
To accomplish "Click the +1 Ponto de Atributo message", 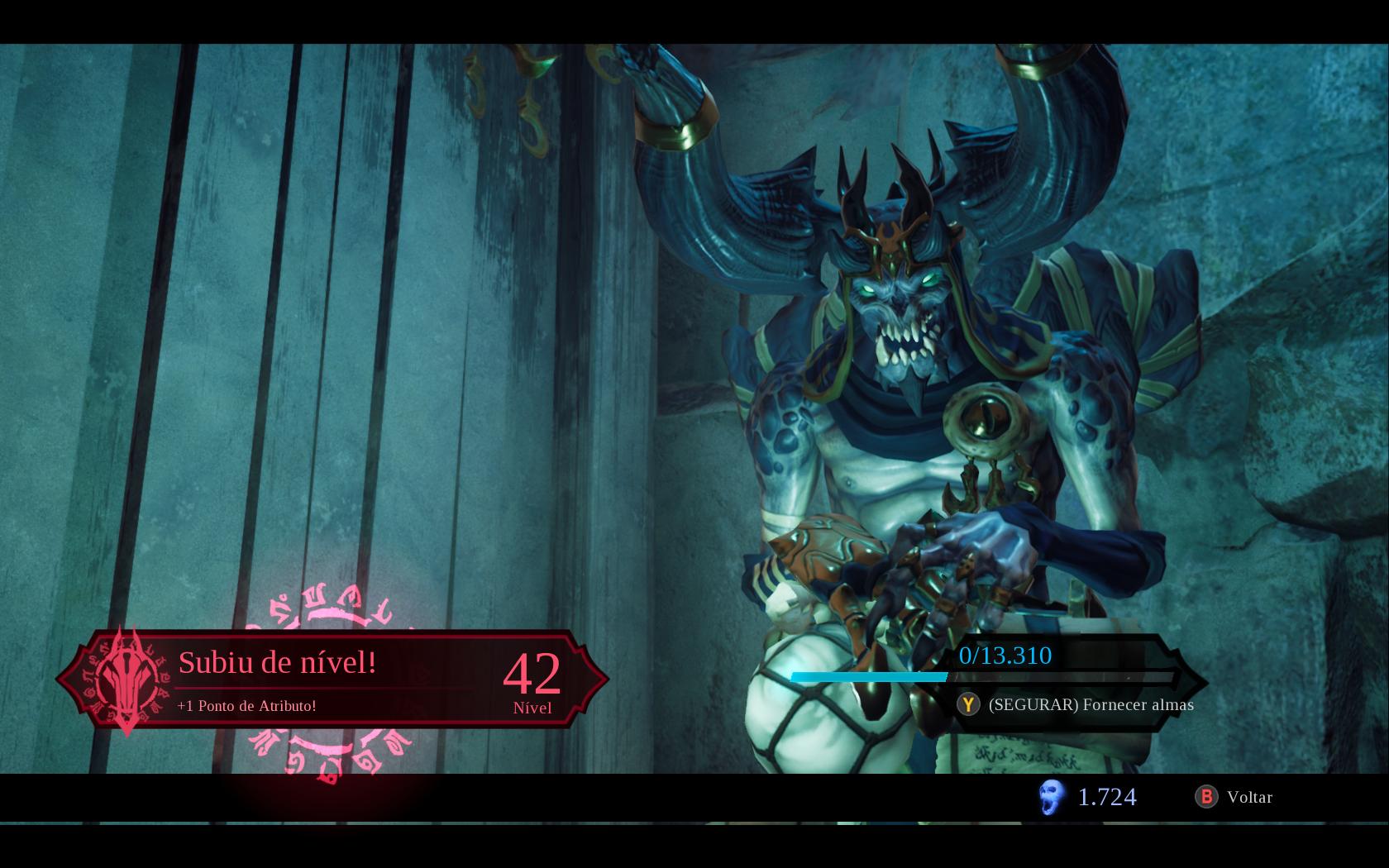I will (x=246, y=707).
